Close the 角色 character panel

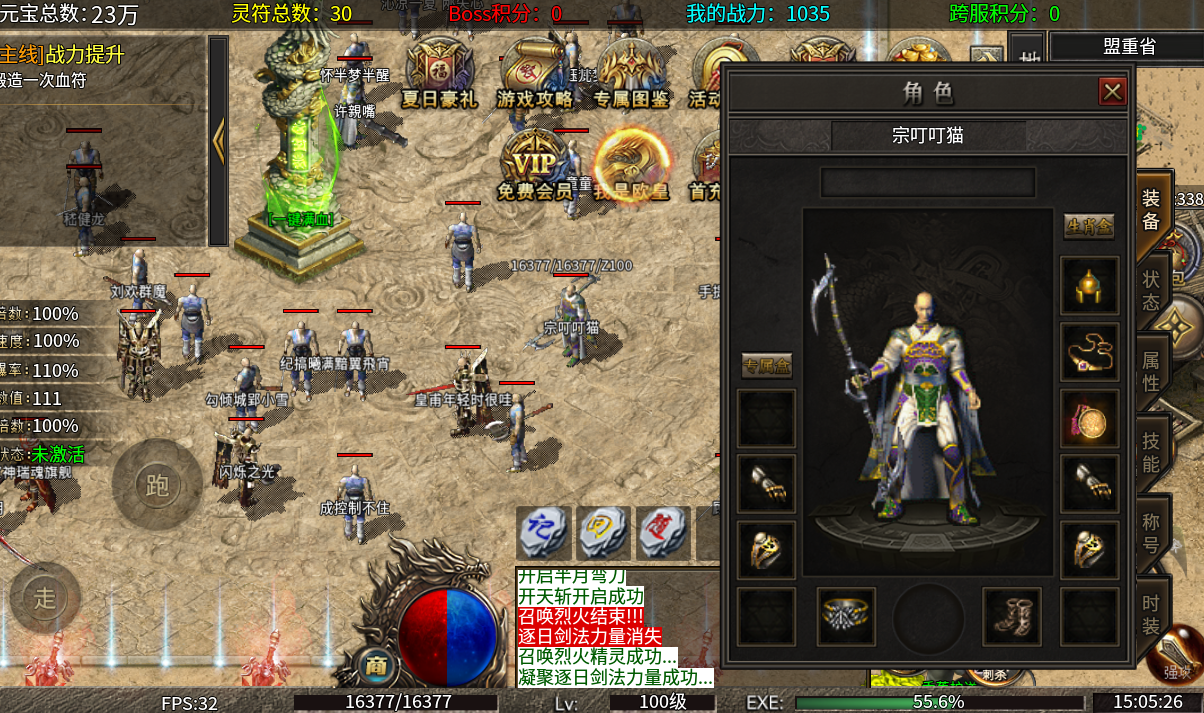point(1112,92)
